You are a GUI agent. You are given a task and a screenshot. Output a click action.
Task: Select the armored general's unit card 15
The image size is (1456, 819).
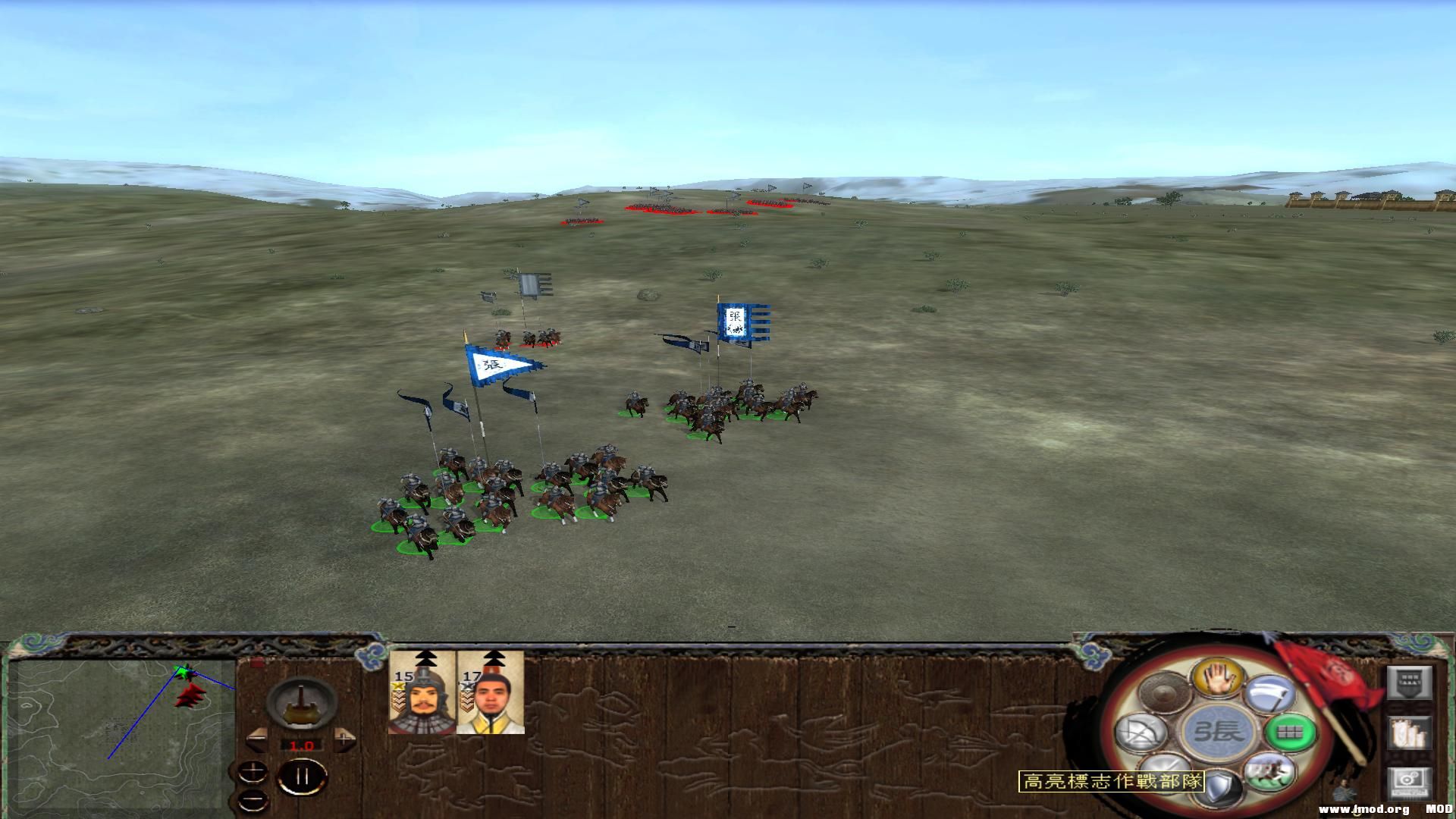422,693
